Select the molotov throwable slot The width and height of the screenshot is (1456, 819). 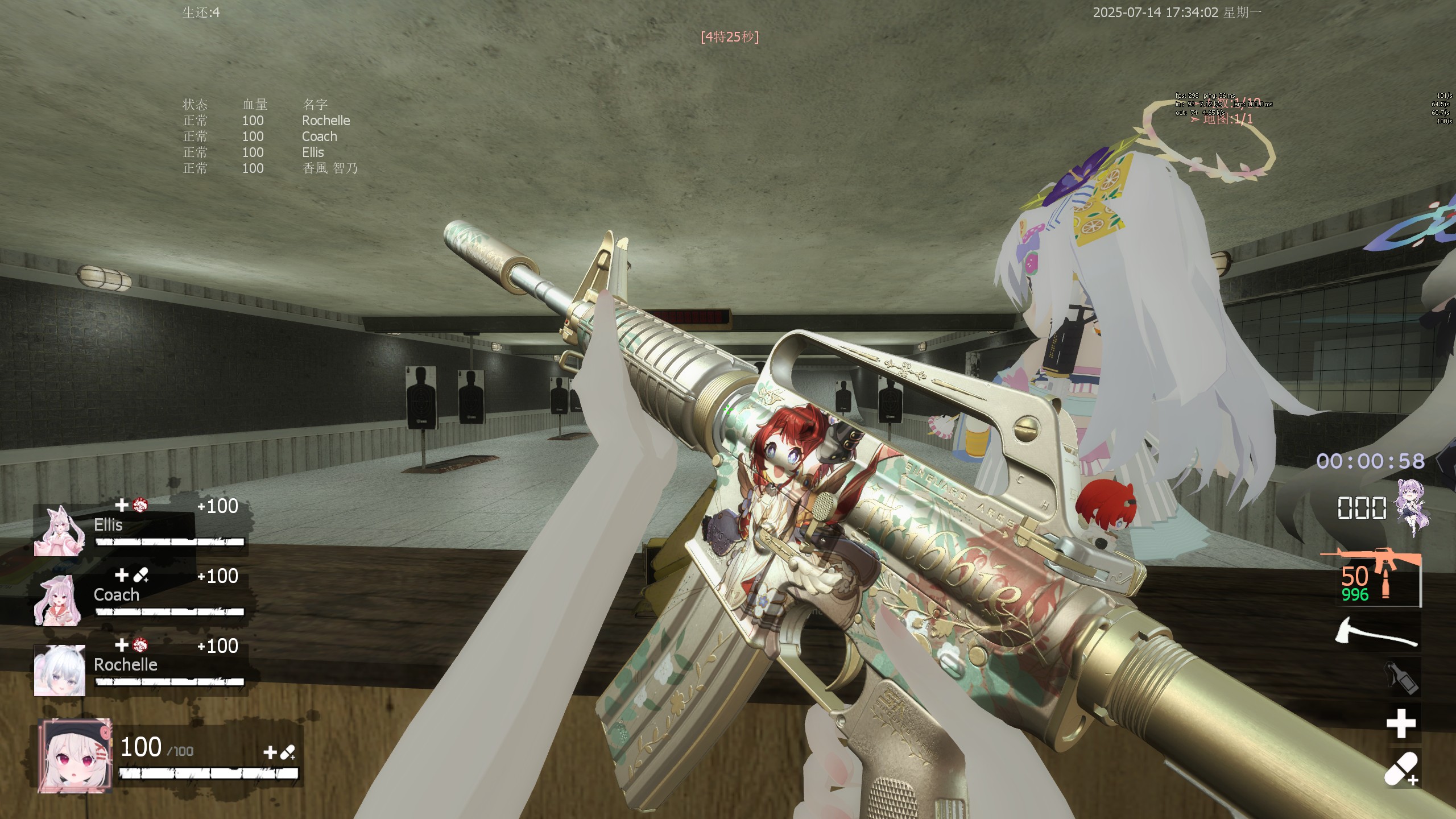point(1400,677)
